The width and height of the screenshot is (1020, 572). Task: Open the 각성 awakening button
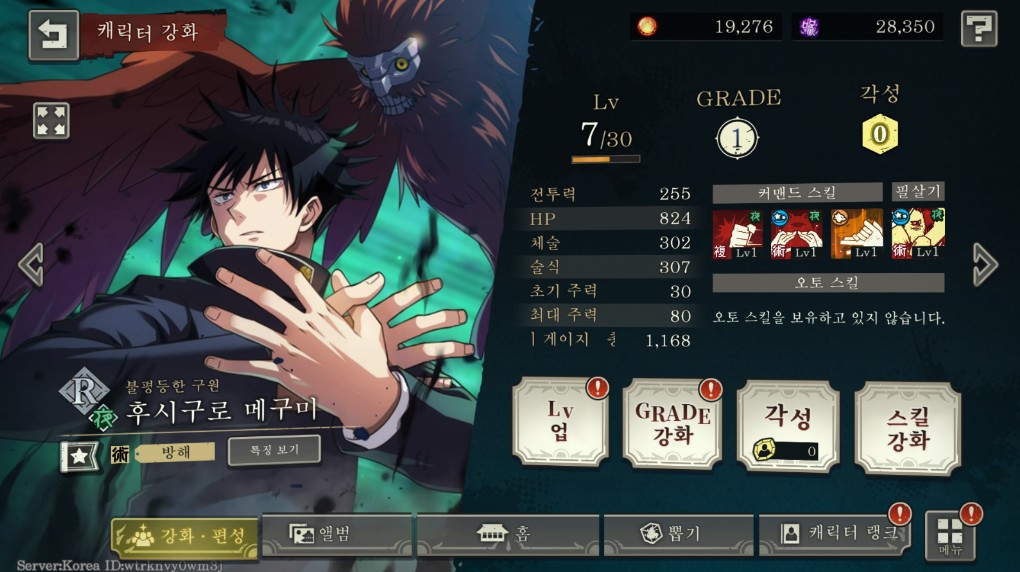click(x=786, y=426)
